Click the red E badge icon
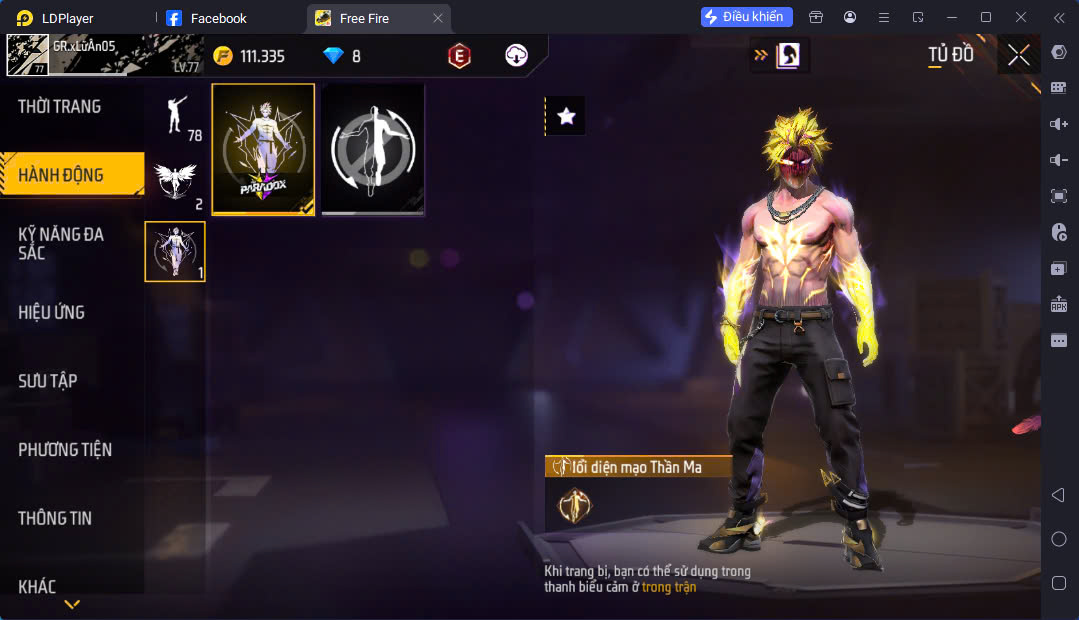The width and height of the screenshot is (1079, 620). (x=459, y=56)
